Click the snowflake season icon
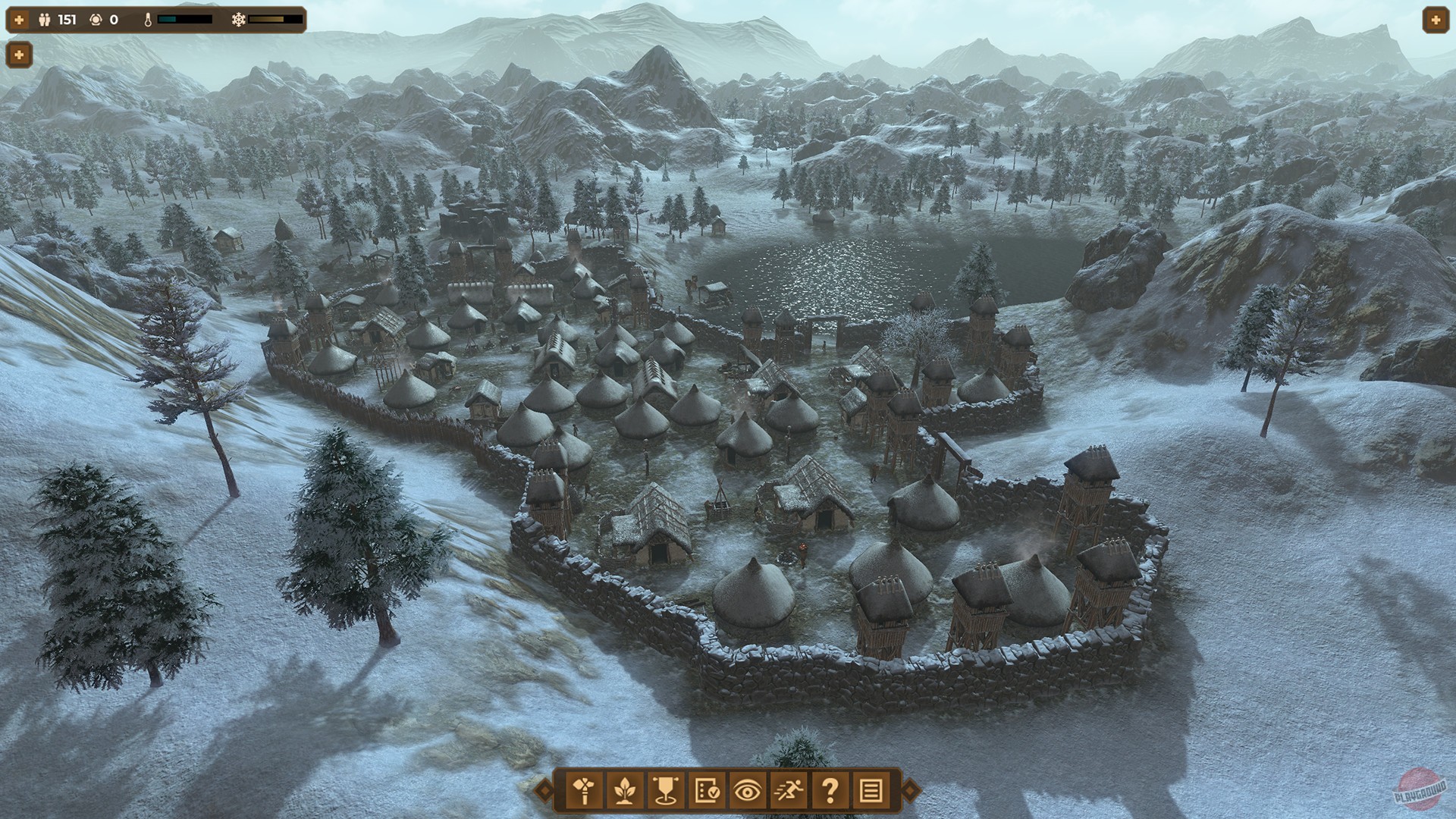 [239, 20]
